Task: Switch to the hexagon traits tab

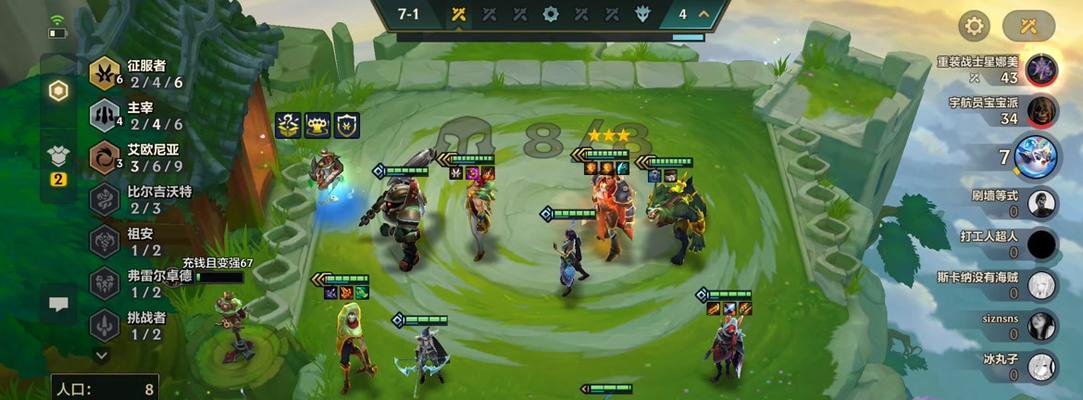Action: pyautogui.click(x=59, y=91)
